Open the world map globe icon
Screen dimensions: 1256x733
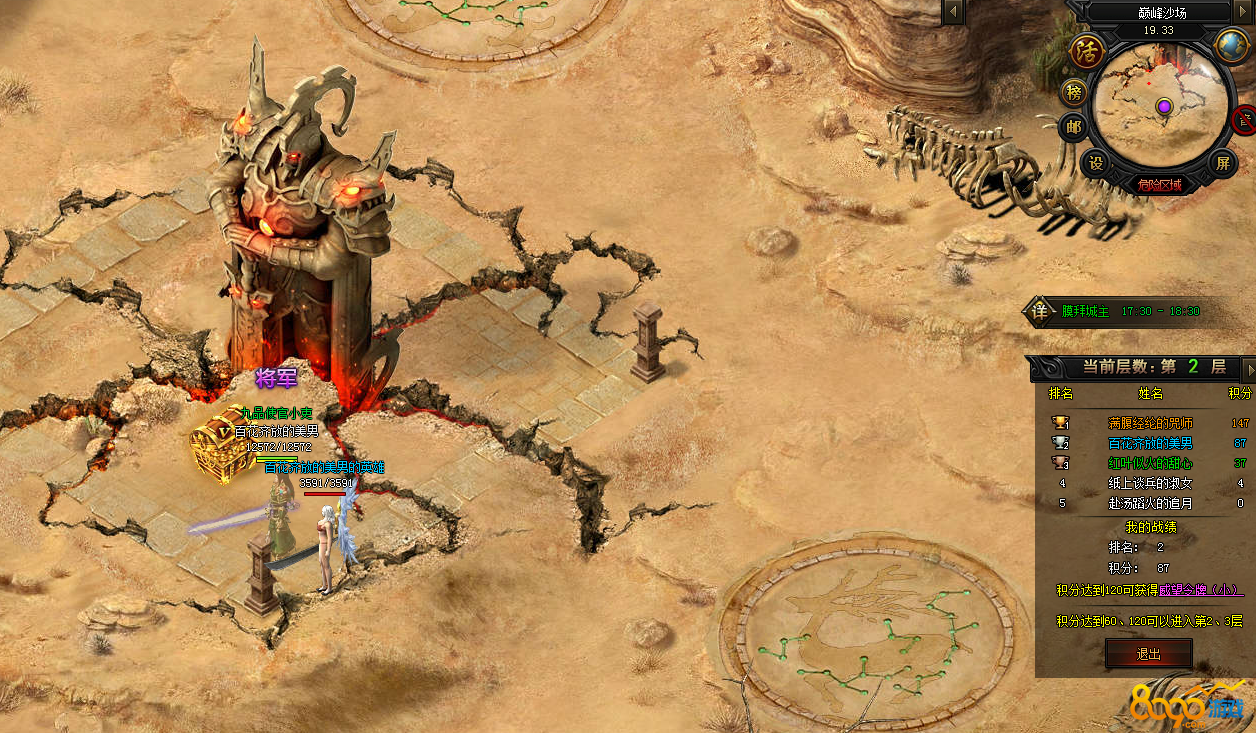click(1230, 45)
